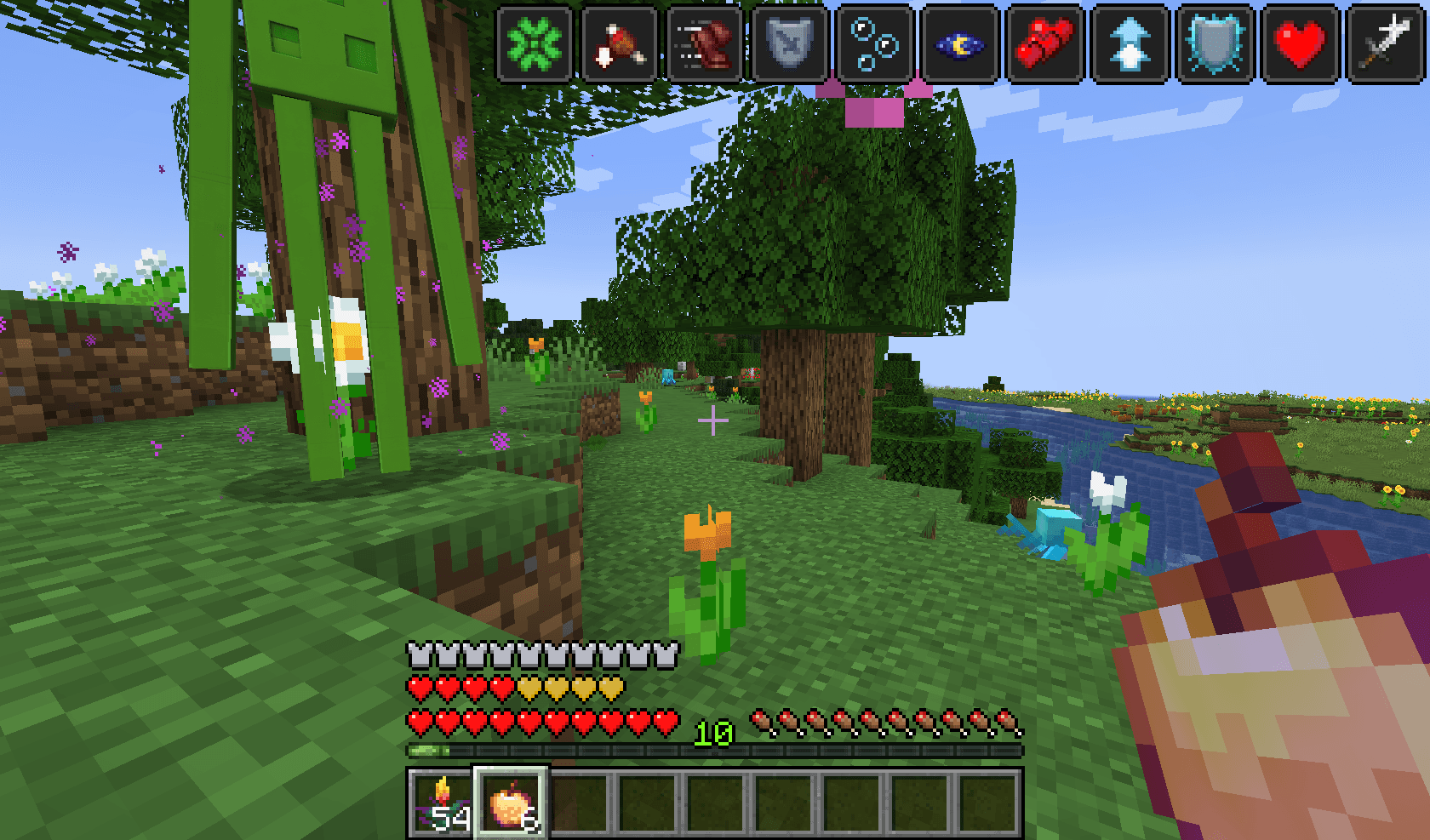
Task: Click the glowing blue shield effect icon
Action: click(1215, 44)
